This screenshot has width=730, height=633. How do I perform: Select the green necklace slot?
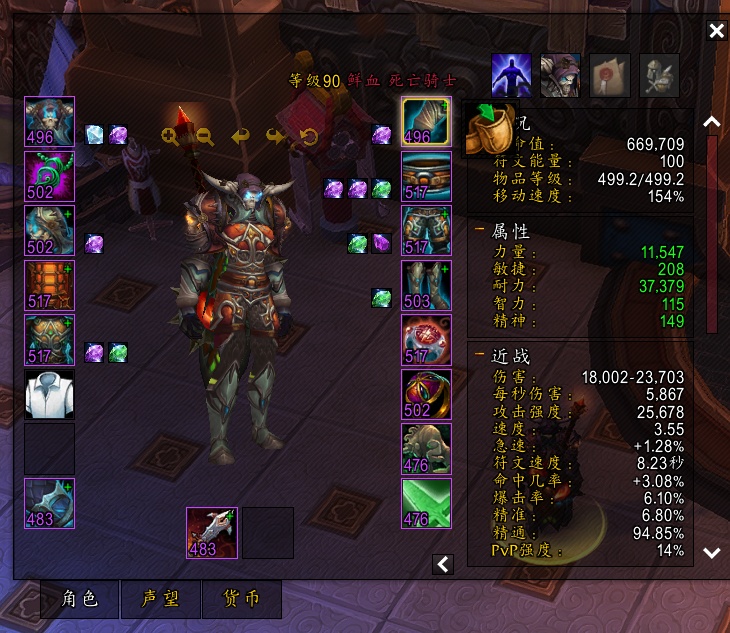[50, 177]
